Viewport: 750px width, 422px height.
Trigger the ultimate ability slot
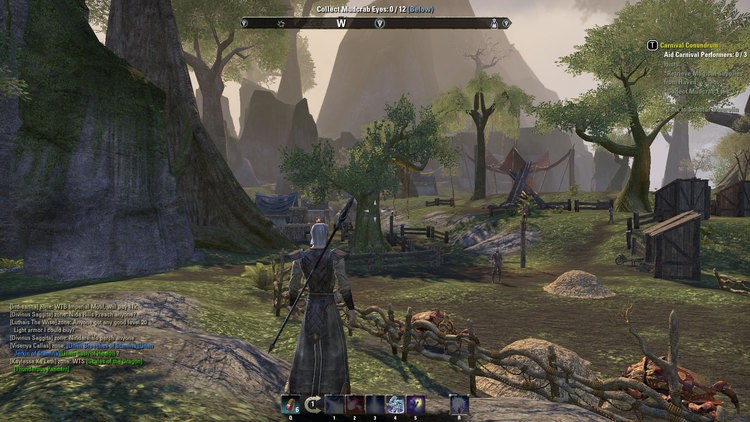pos(458,404)
